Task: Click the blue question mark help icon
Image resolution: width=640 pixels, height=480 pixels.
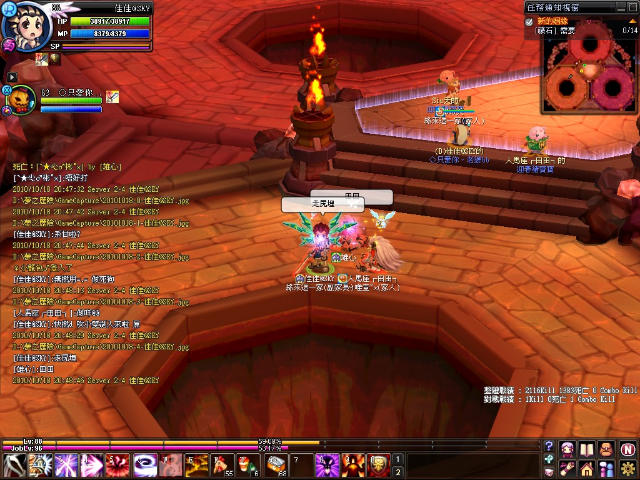Action: tap(549, 447)
